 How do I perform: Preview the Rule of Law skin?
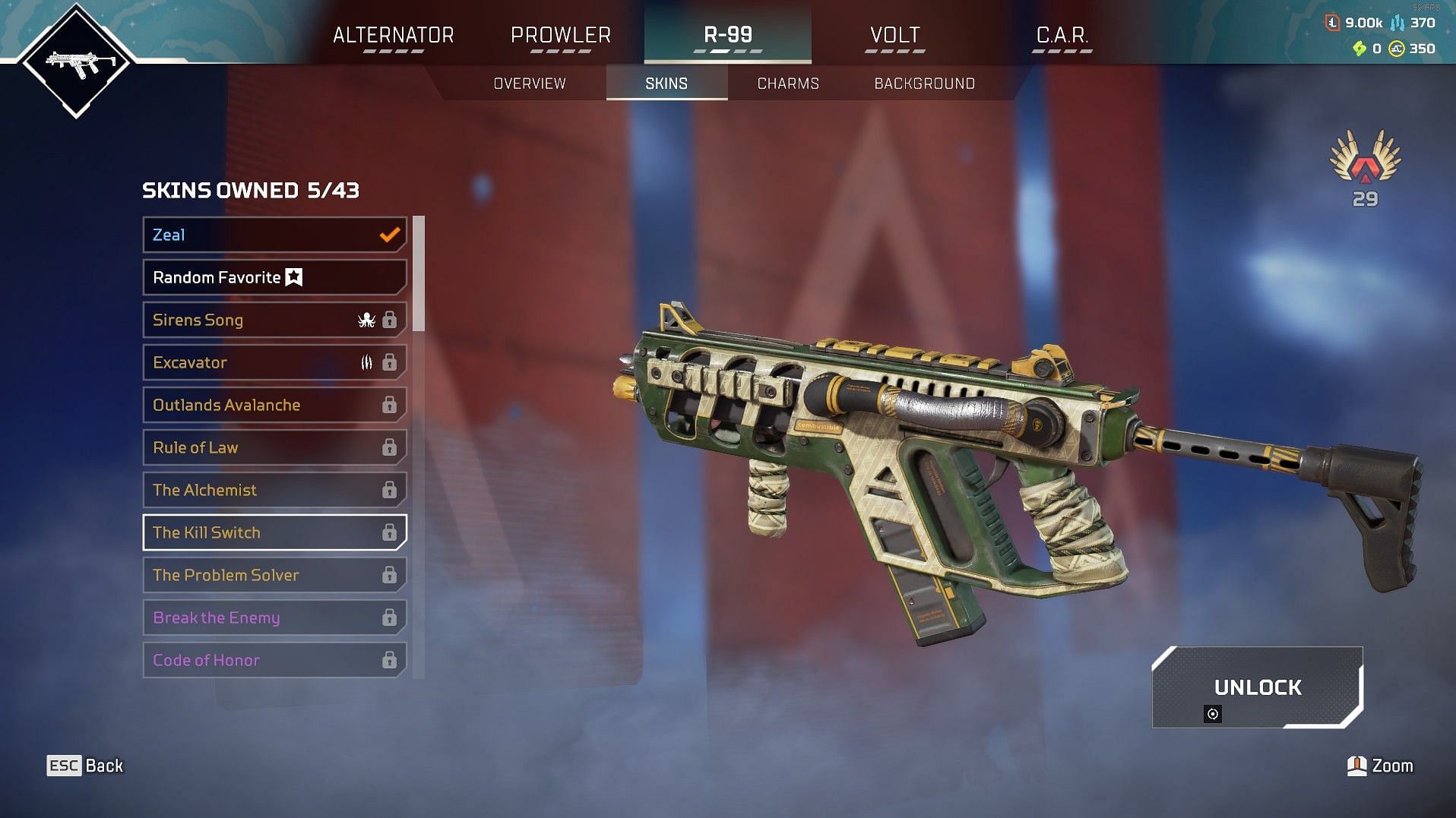(x=274, y=447)
